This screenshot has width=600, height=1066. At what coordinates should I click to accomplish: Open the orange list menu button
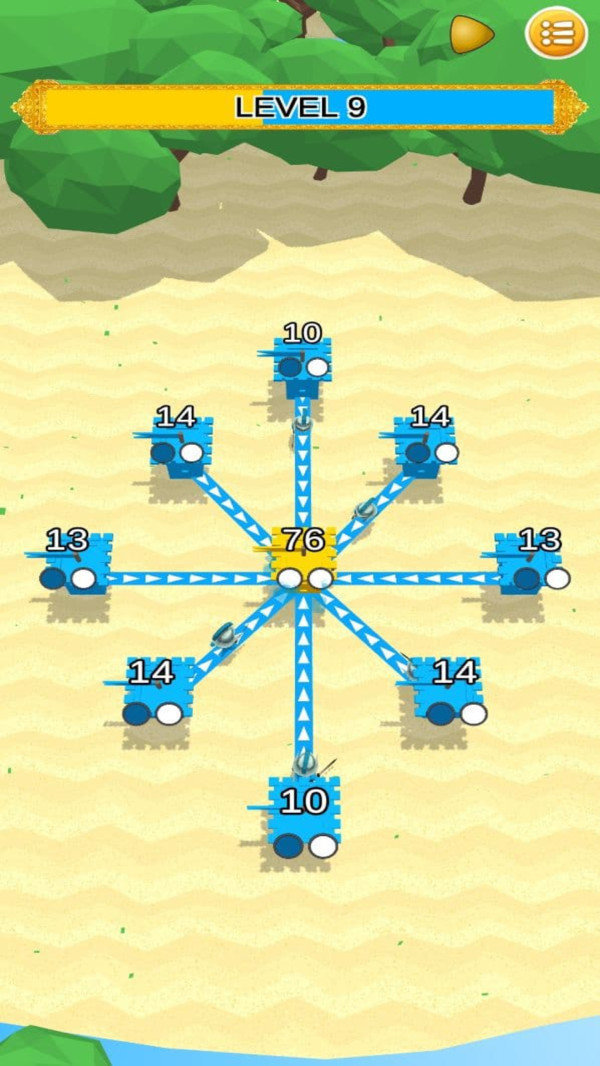556,34
